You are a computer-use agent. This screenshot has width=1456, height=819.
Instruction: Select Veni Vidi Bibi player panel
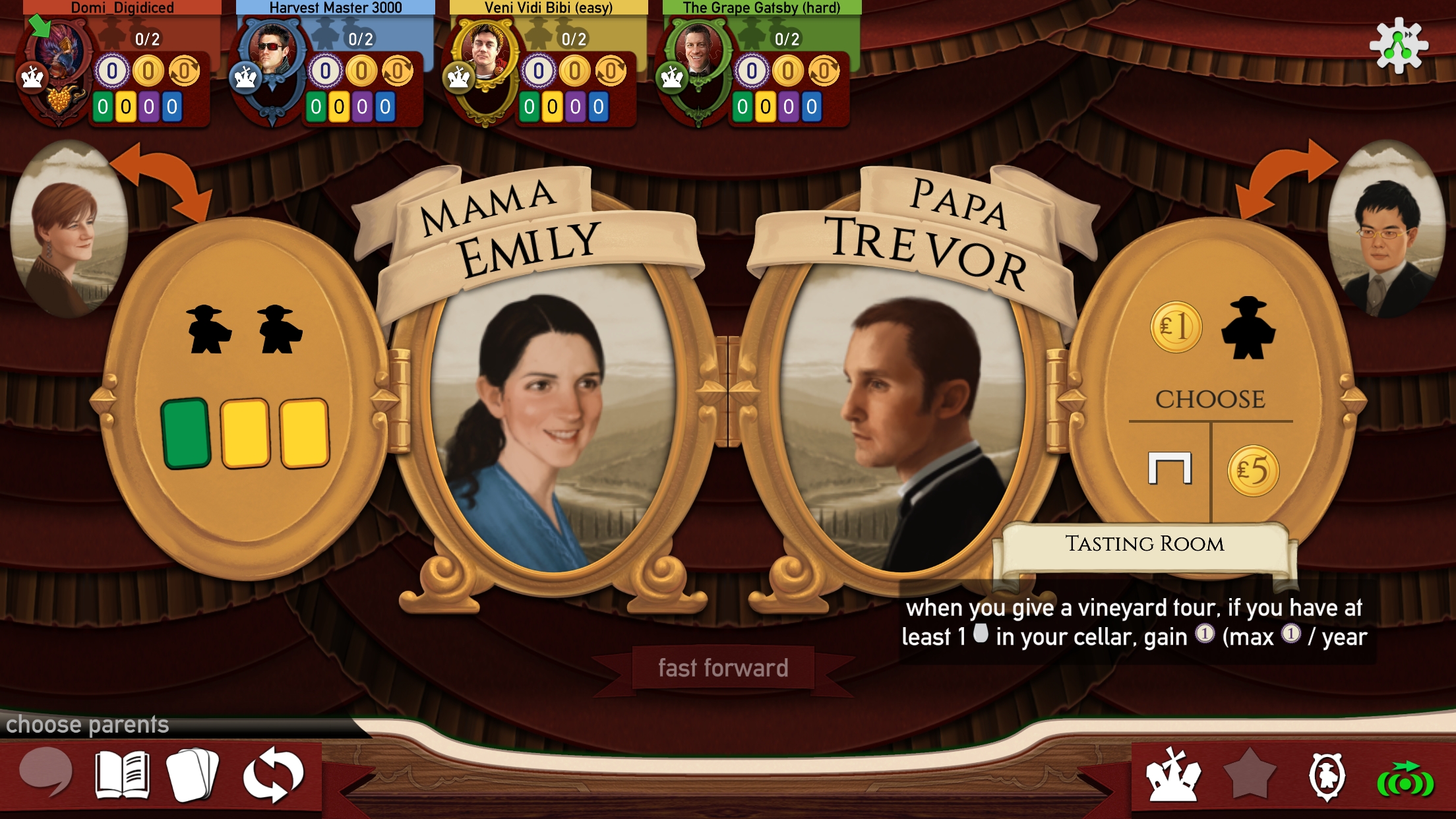[x=546, y=66]
